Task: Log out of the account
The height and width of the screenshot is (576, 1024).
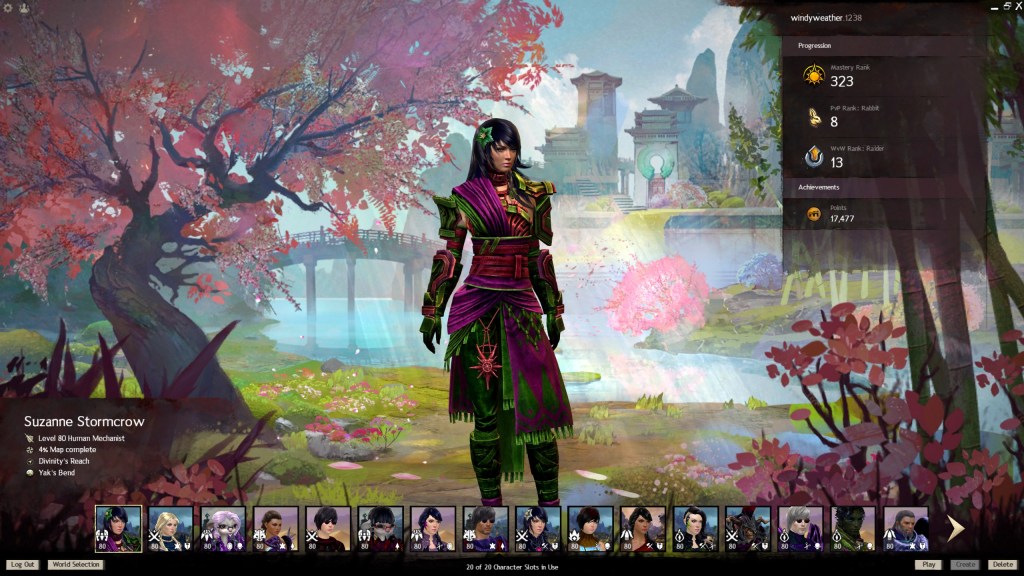Action: pyautogui.click(x=22, y=565)
